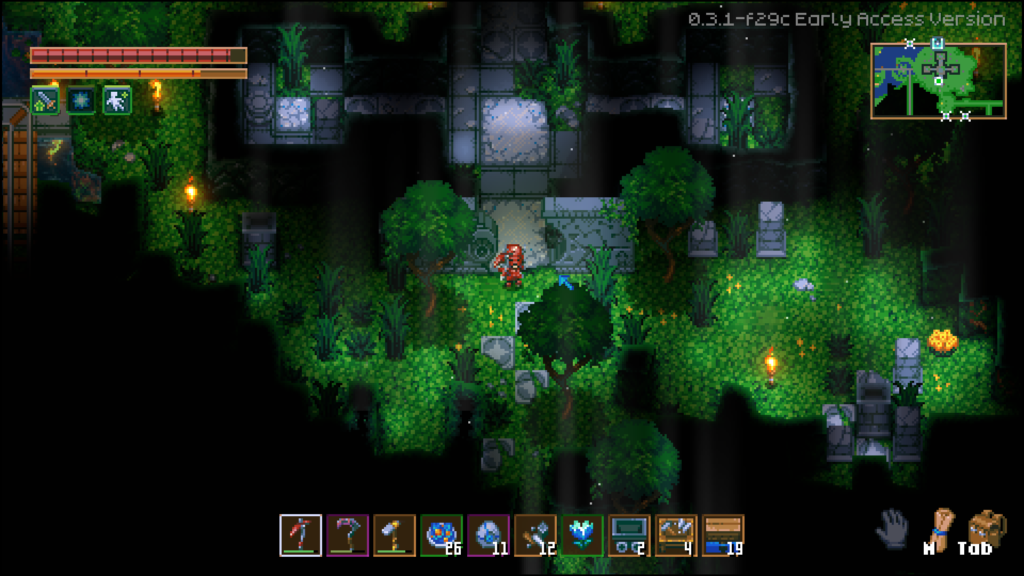Choose the workbench stack of 4
Viewport: 1024px width, 576px height.
click(x=676, y=535)
